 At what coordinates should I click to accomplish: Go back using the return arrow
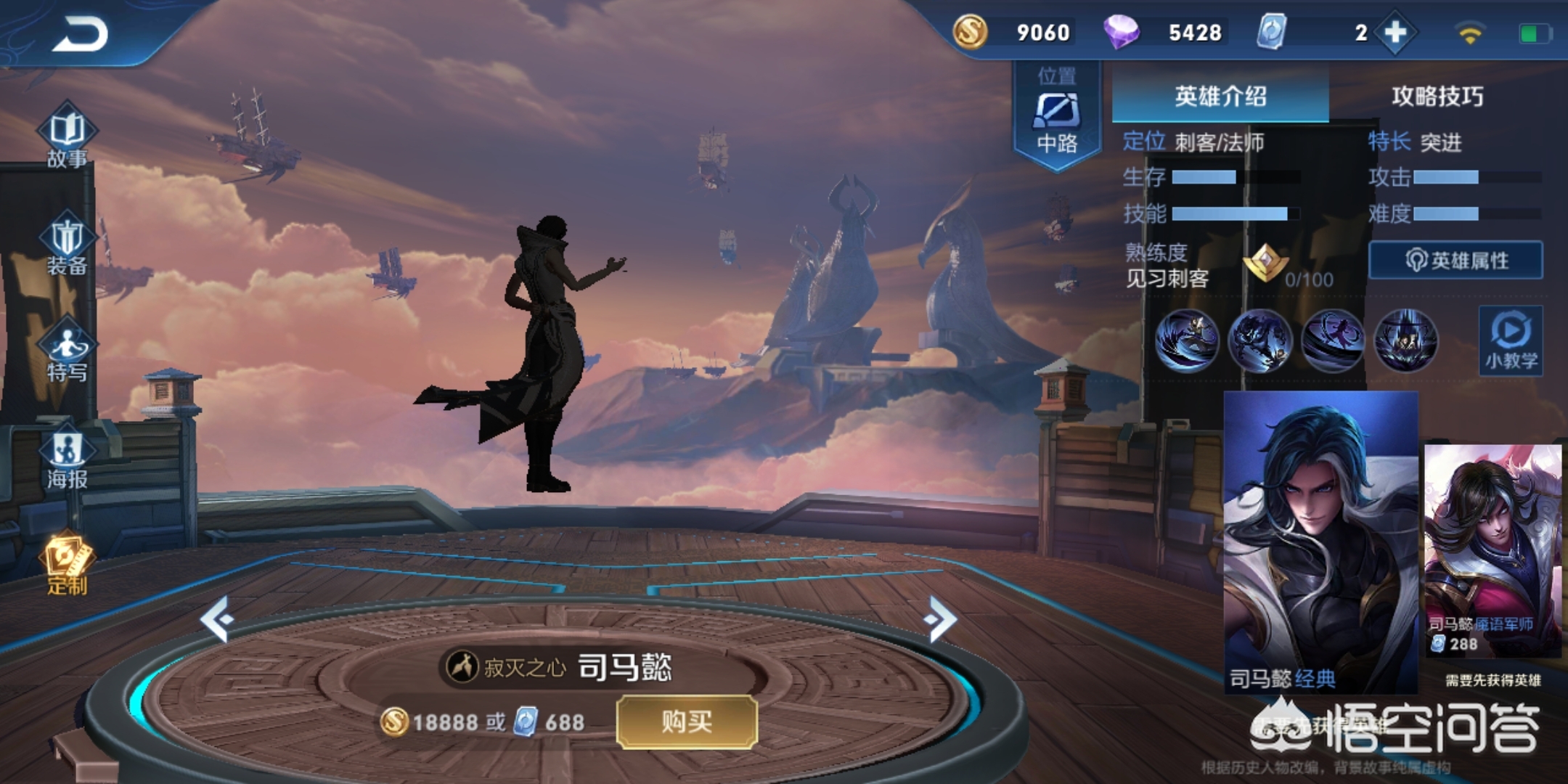(80, 34)
